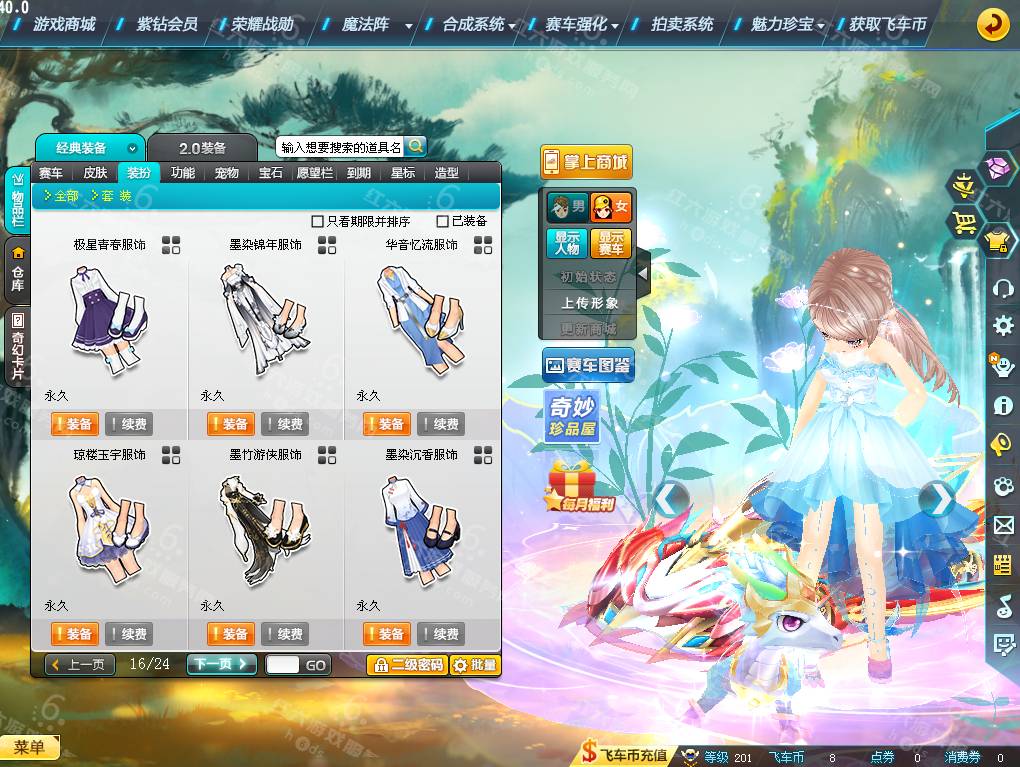Choose the 女 female character option
The width and height of the screenshot is (1020, 767).
610,207
